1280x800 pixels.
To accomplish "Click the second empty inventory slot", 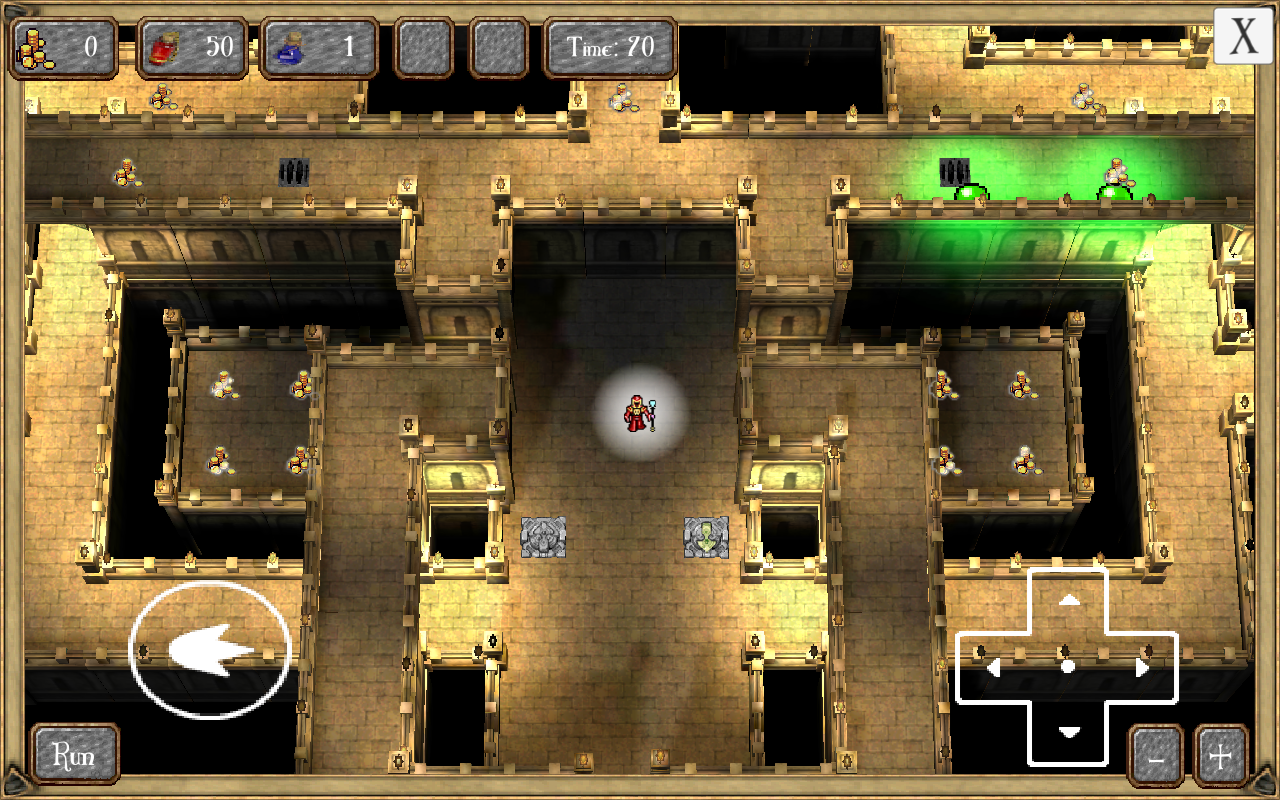I will (497, 45).
